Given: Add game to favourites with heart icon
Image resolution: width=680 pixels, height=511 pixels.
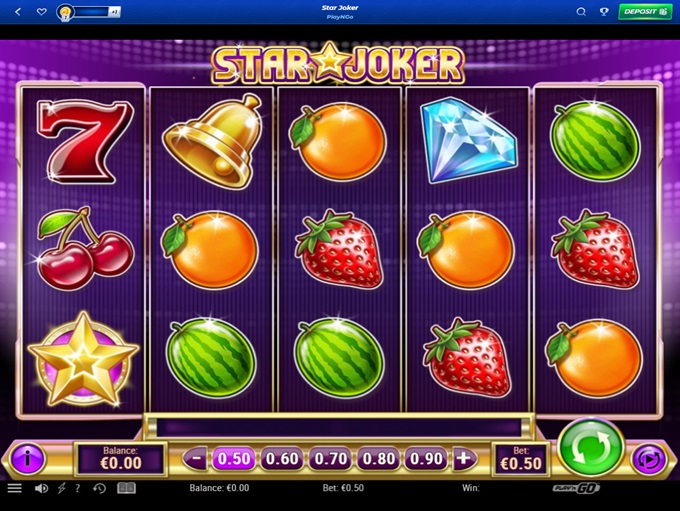Looking at the screenshot, I should click(x=41, y=12).
